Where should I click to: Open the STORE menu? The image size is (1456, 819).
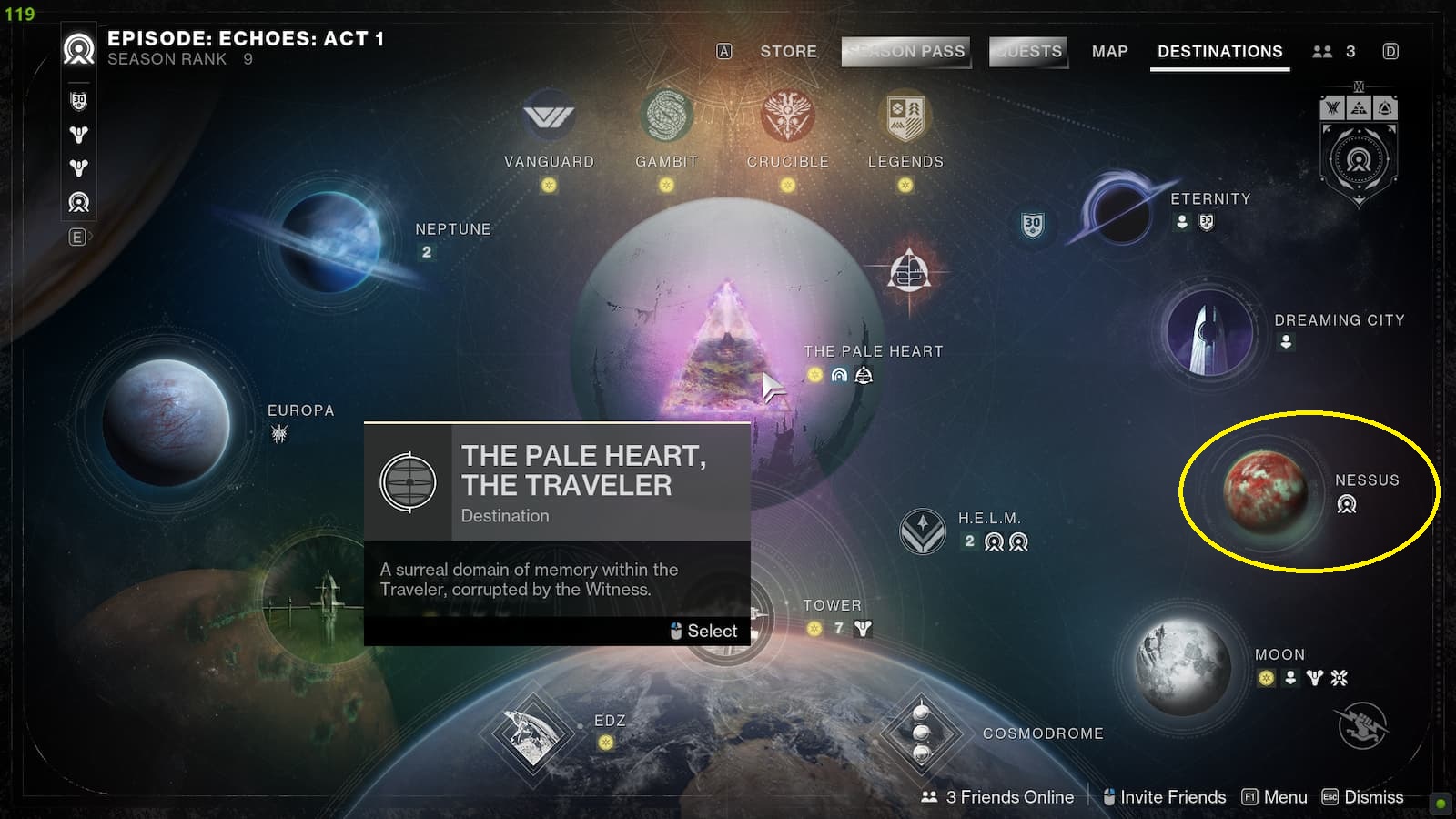(x=788, y=52)
